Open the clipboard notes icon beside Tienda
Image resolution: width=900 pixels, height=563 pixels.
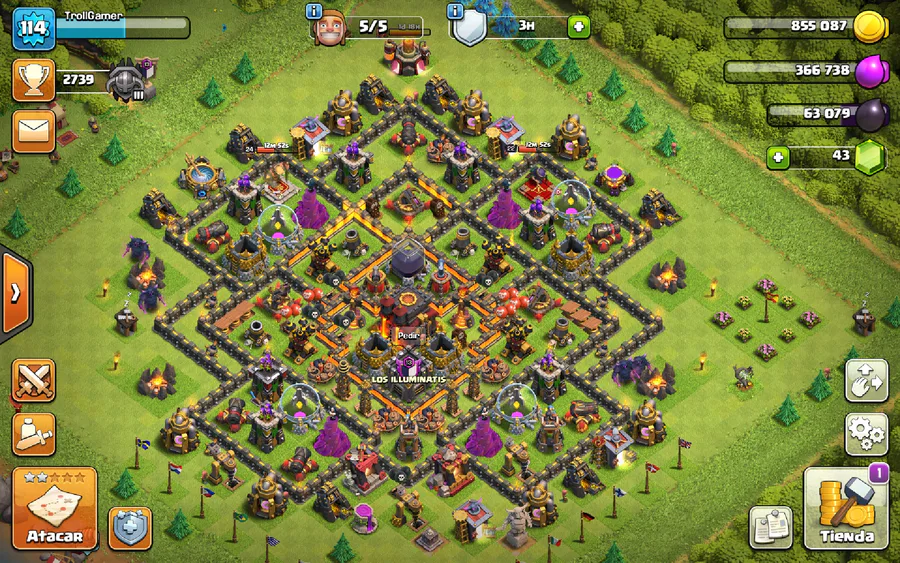tap(770, 527)
